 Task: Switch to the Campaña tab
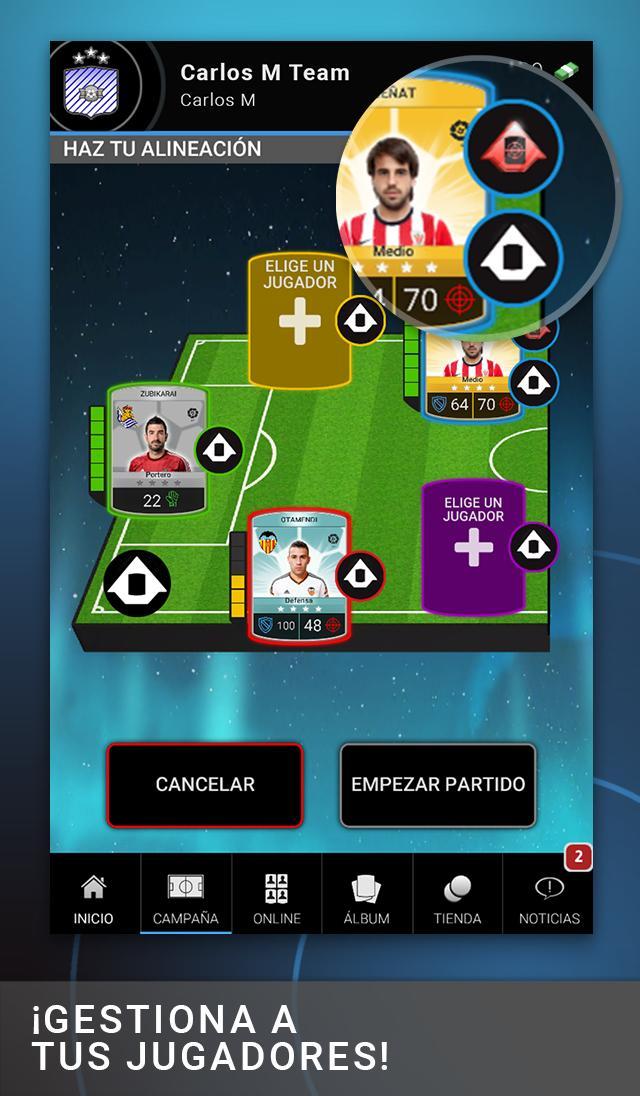click(x=185, y=899)
